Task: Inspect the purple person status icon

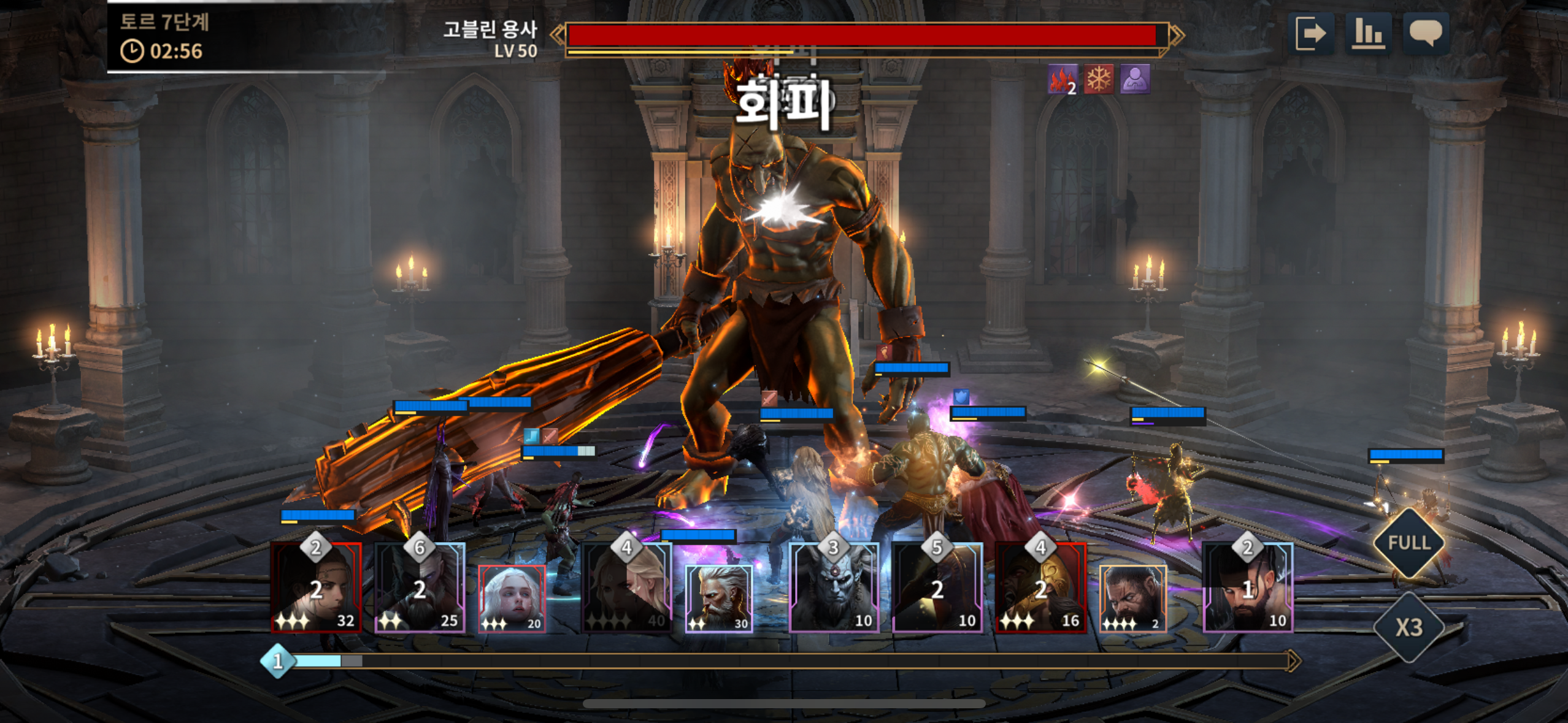Action: [1135, 80]
